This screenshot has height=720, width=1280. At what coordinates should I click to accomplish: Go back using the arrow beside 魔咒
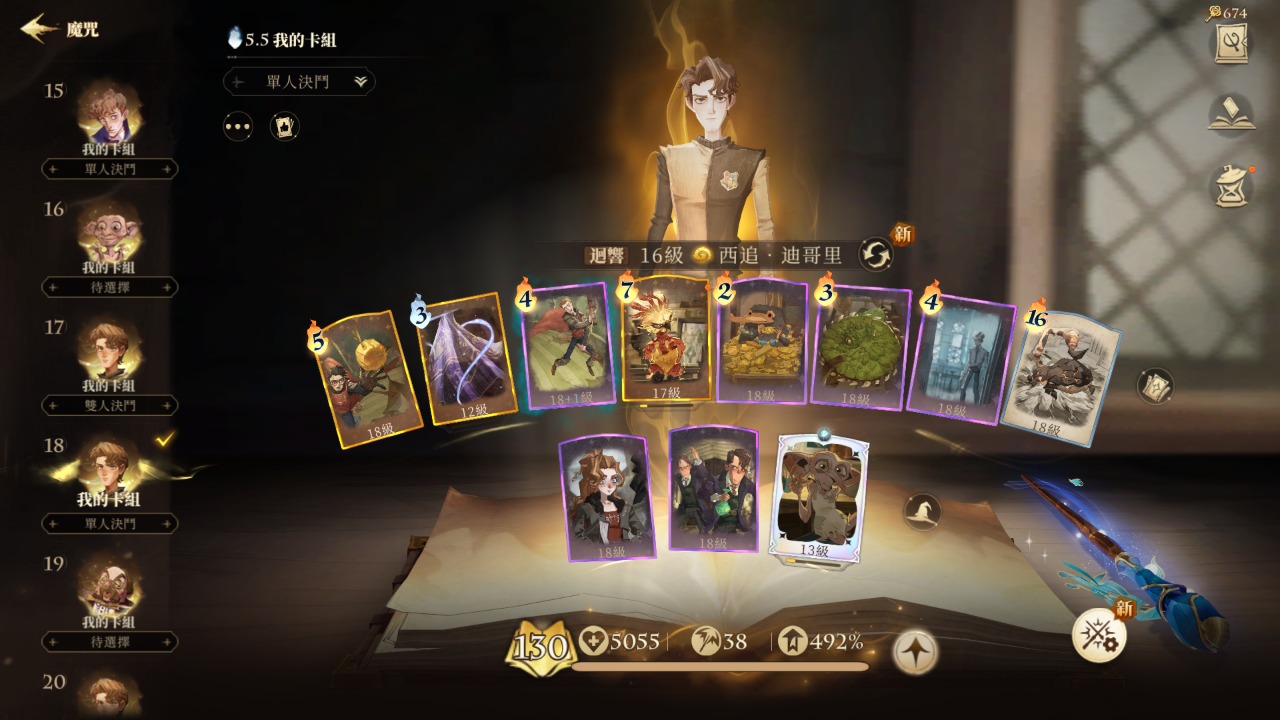coord(38,28)
